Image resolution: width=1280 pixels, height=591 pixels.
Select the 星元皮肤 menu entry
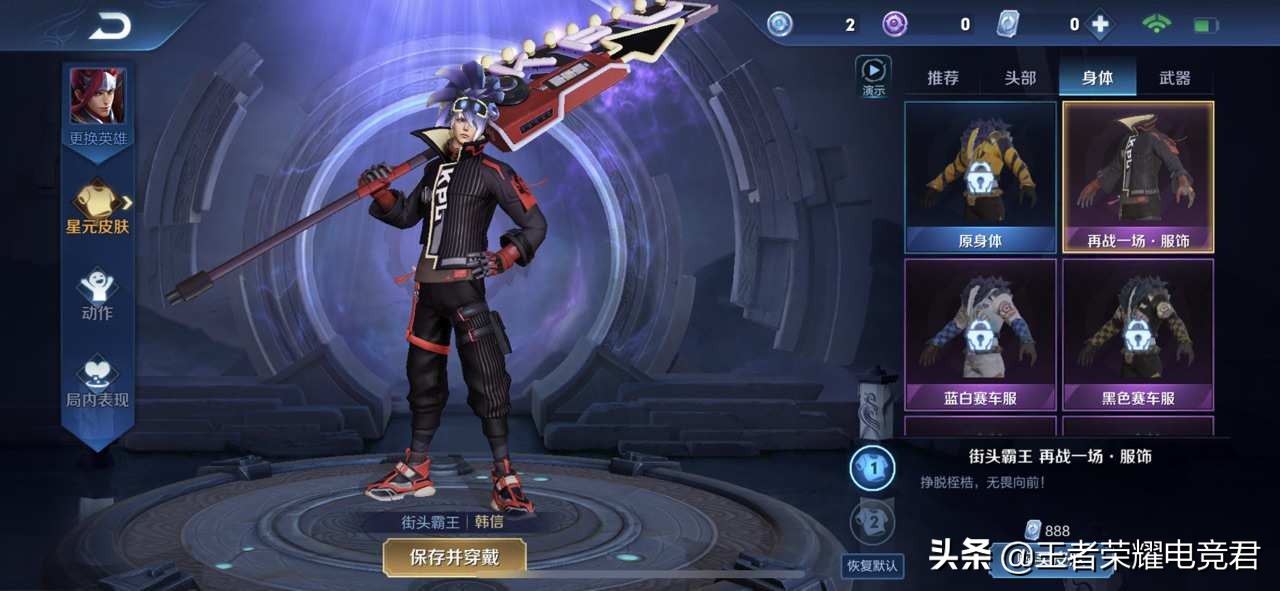(98, 207)
